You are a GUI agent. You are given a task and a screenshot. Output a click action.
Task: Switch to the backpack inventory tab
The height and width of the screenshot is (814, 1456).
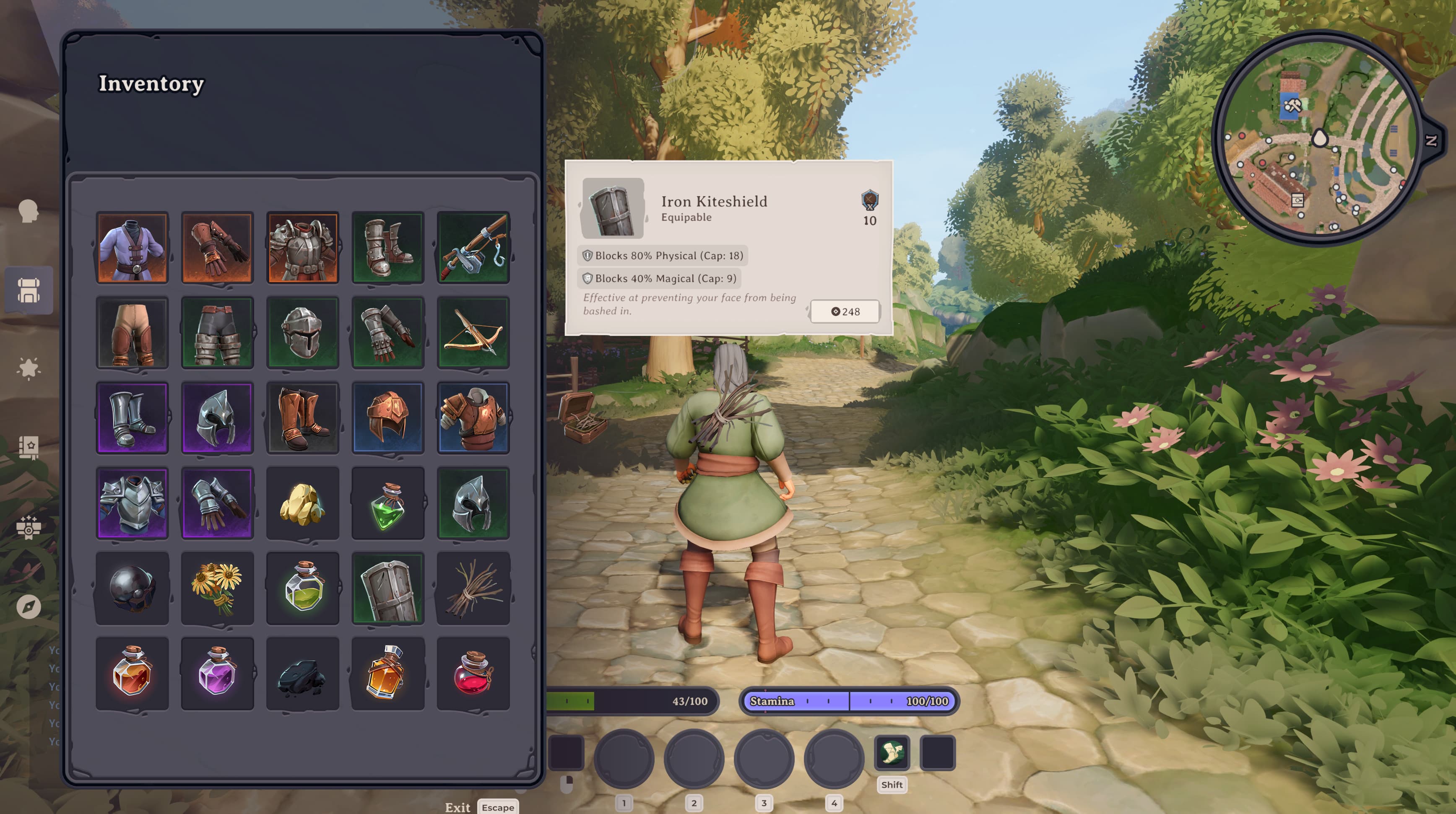click(x=28, y=290)
